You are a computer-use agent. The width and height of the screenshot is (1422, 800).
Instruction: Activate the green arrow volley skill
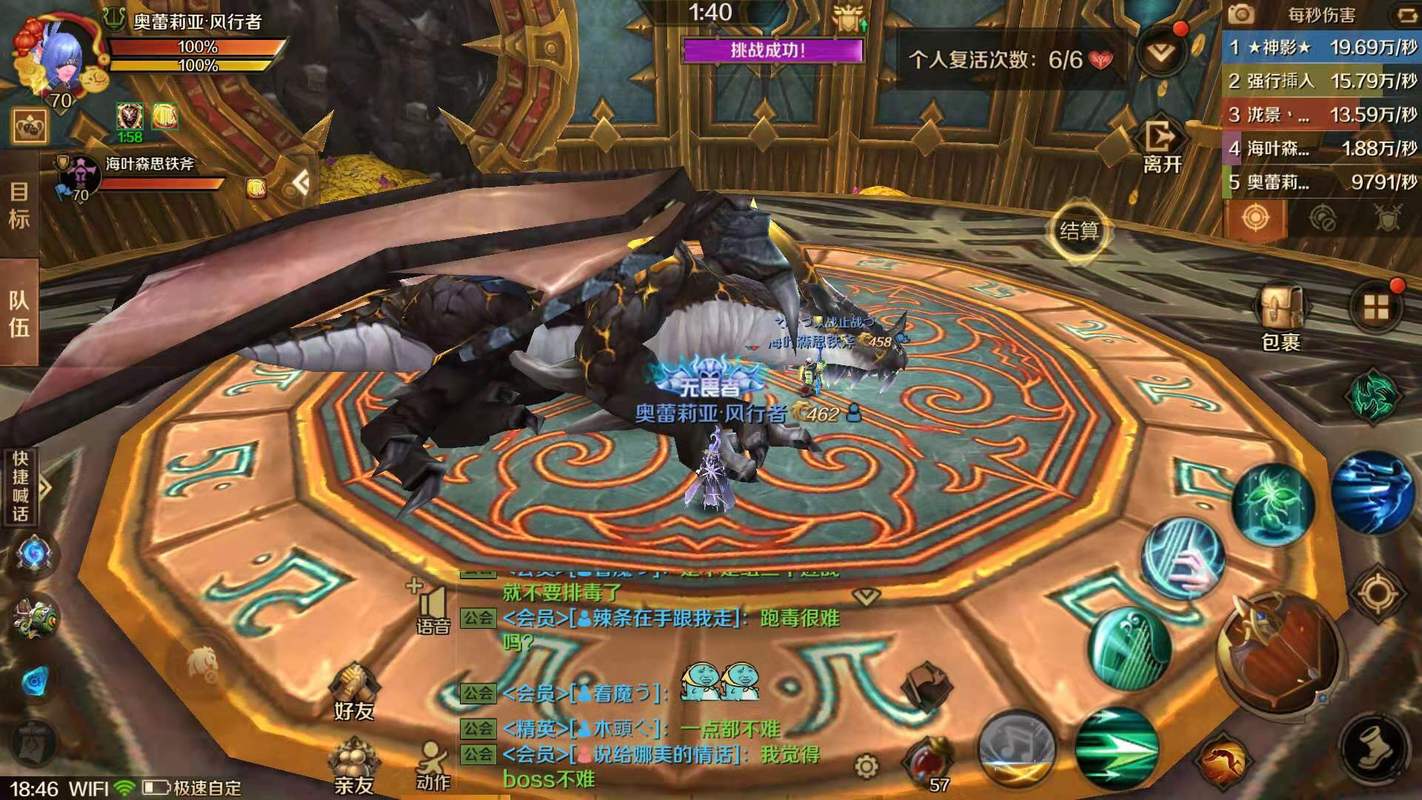pyautogui.click(x=1117, y=749)
